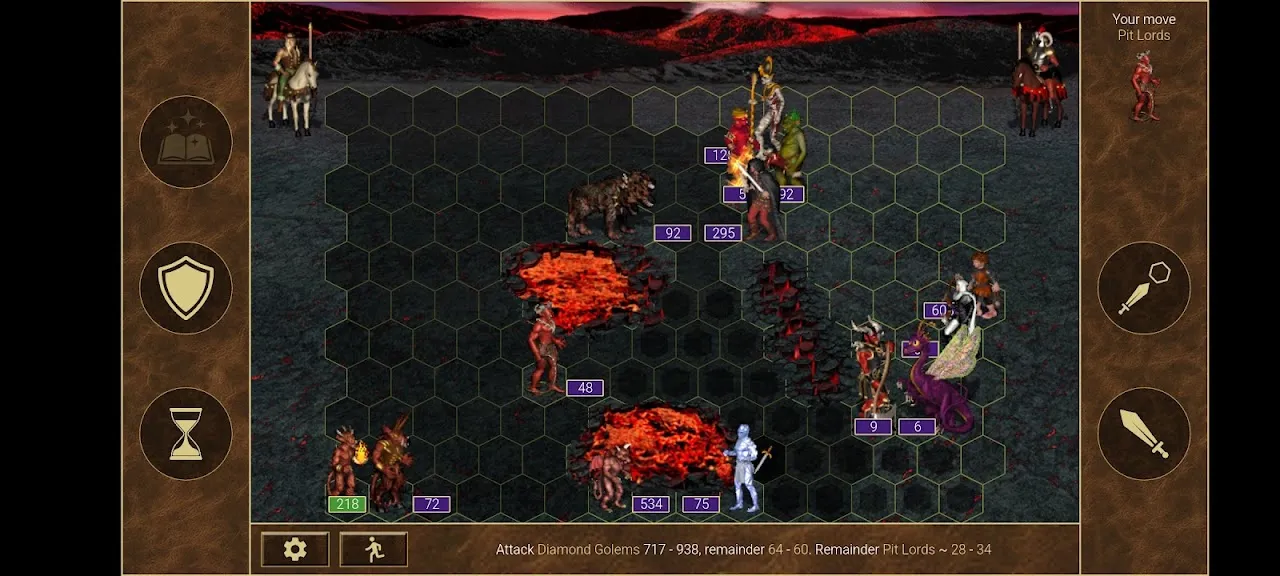Screen dimensions: 1280x576
Task: Open the spellbook
Action: point(186,142)
